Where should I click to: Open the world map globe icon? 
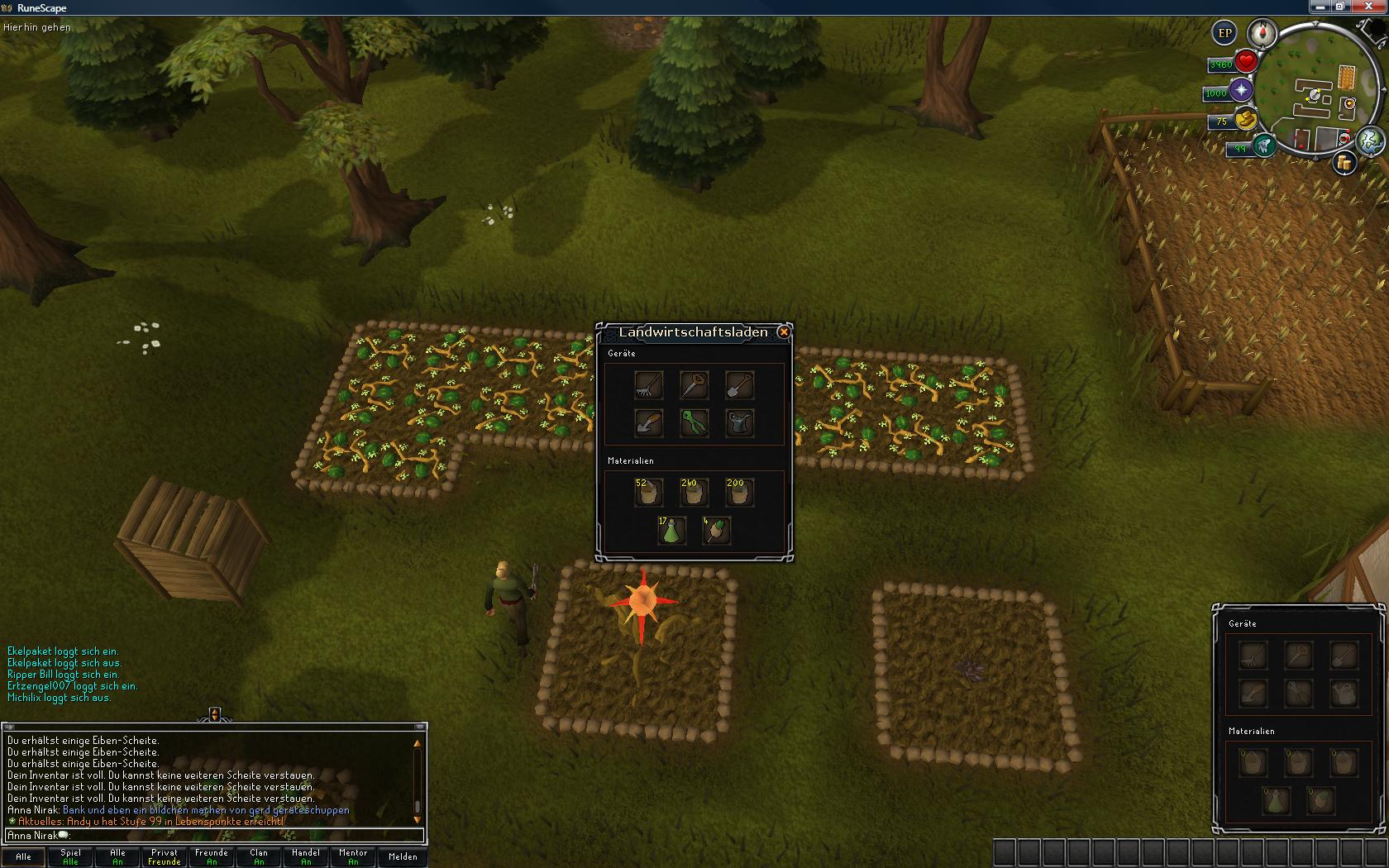1370,141
